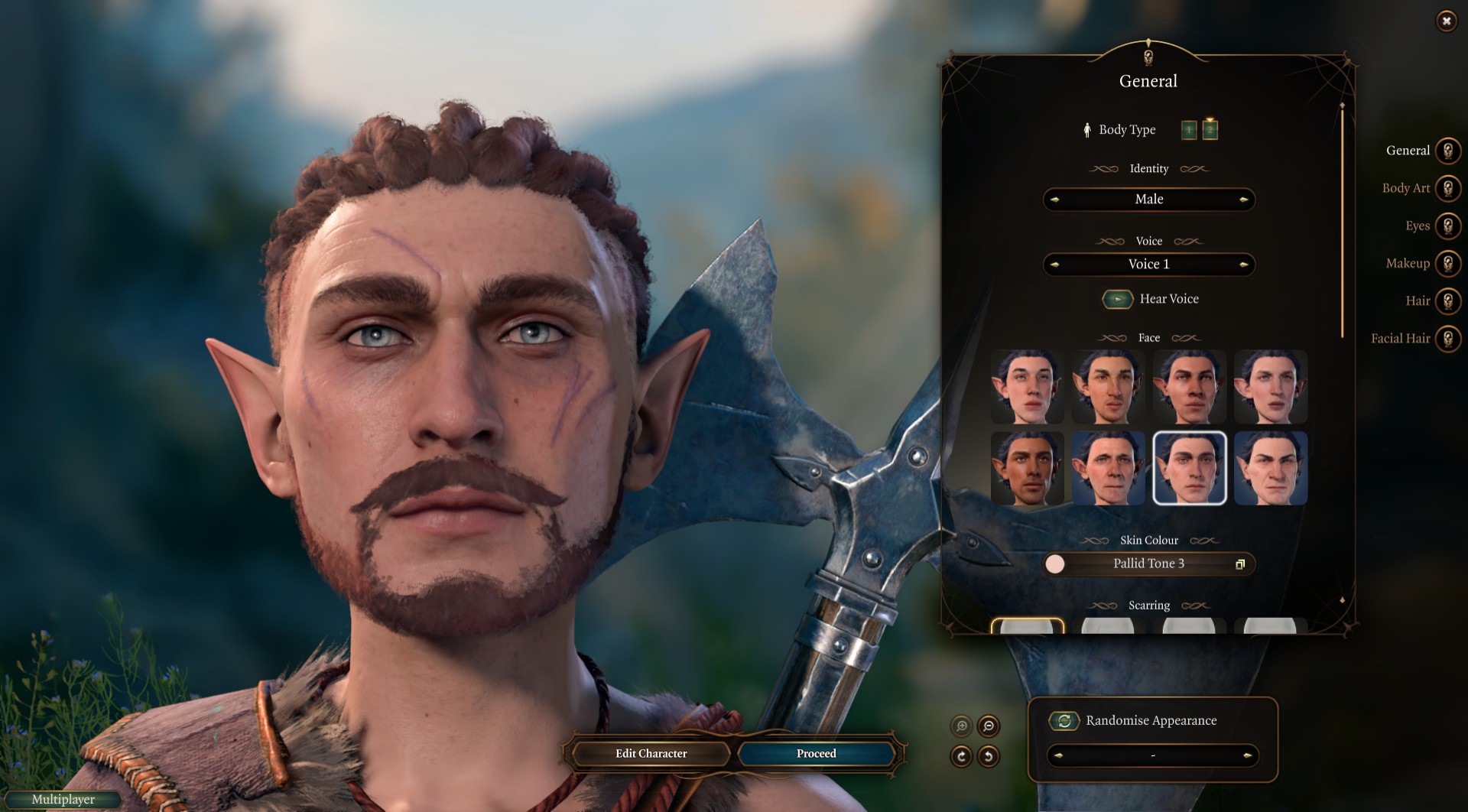Pick the first face preset thumbnail

[1027, 387]
